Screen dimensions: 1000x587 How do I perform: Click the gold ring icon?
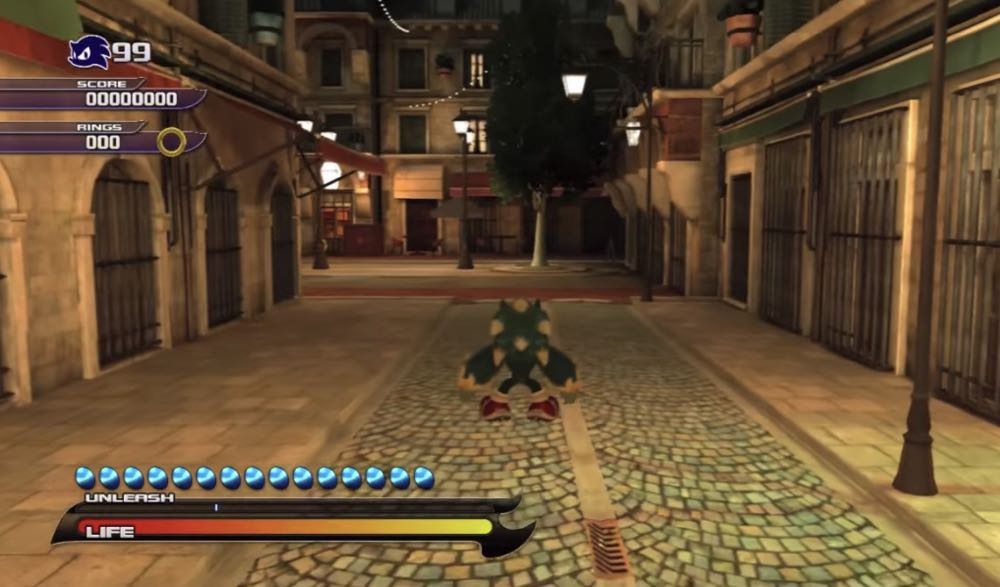(171, 142)
